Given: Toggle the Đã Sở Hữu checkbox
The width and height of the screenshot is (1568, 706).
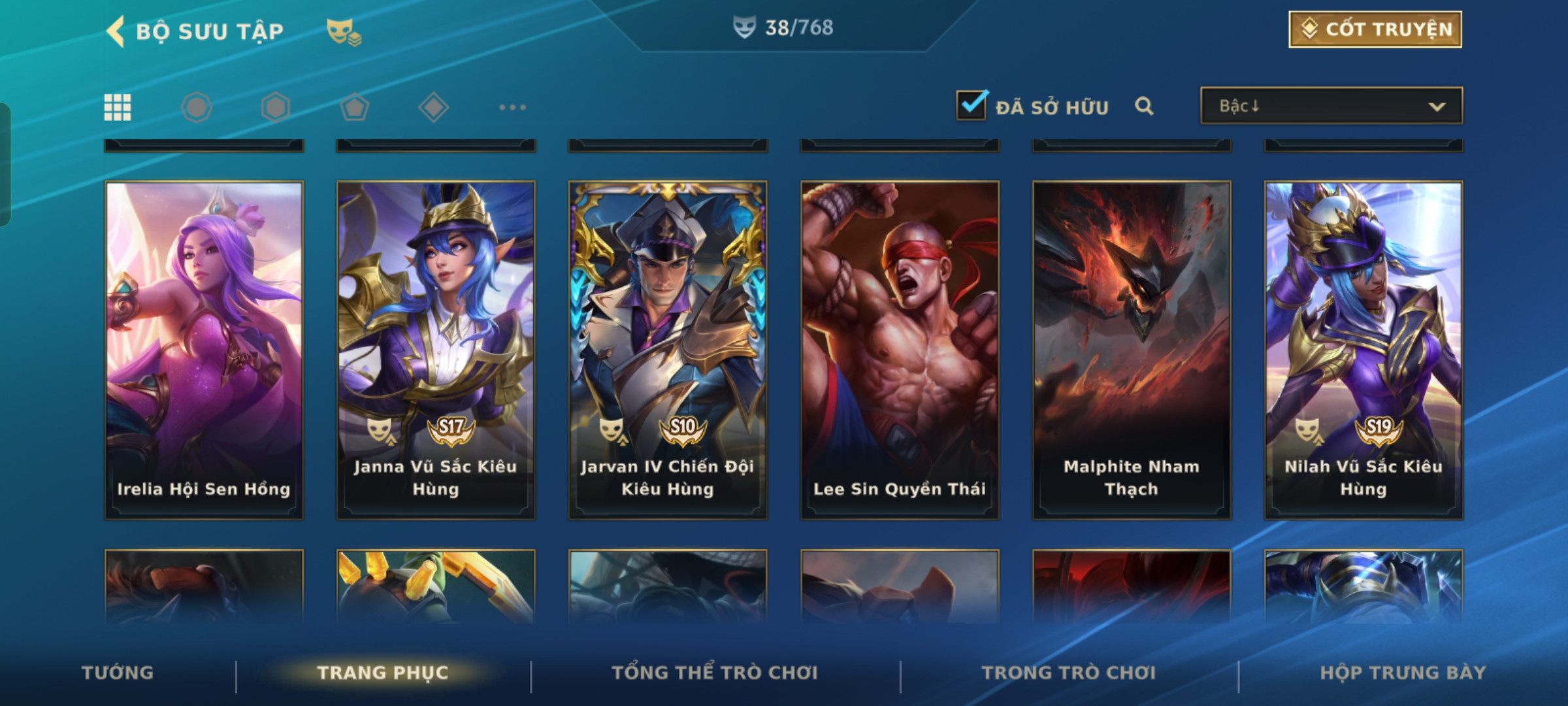Looking at the screenshot, I should (x=971, y=106).
